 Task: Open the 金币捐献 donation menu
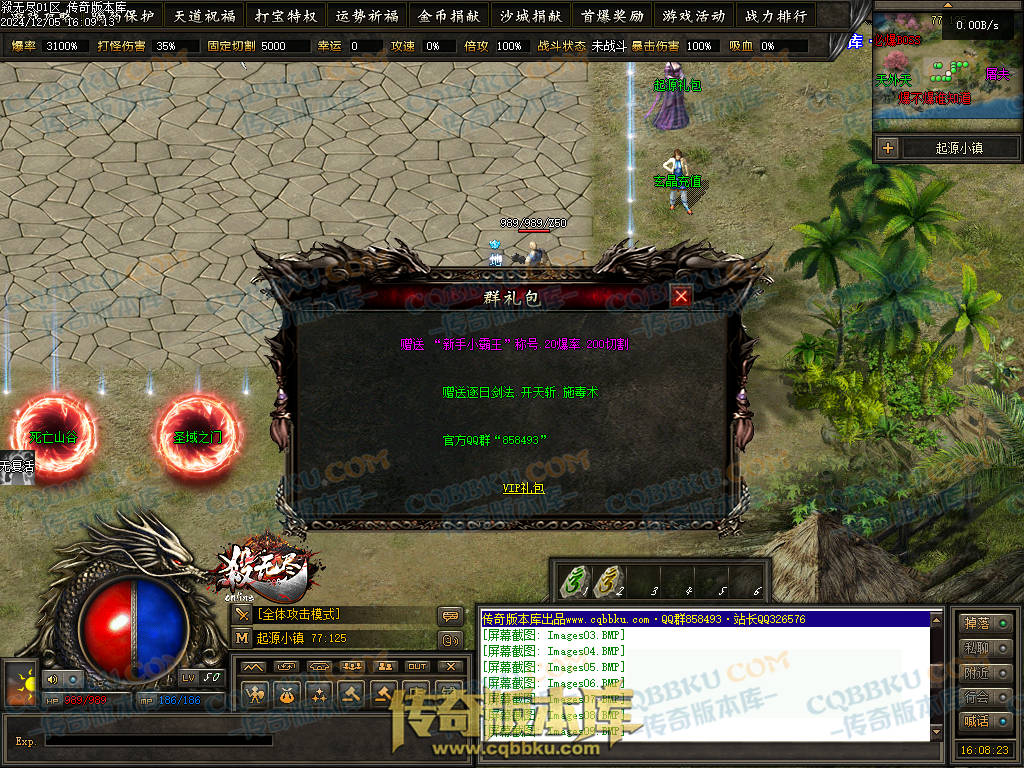tap(449, 16)
